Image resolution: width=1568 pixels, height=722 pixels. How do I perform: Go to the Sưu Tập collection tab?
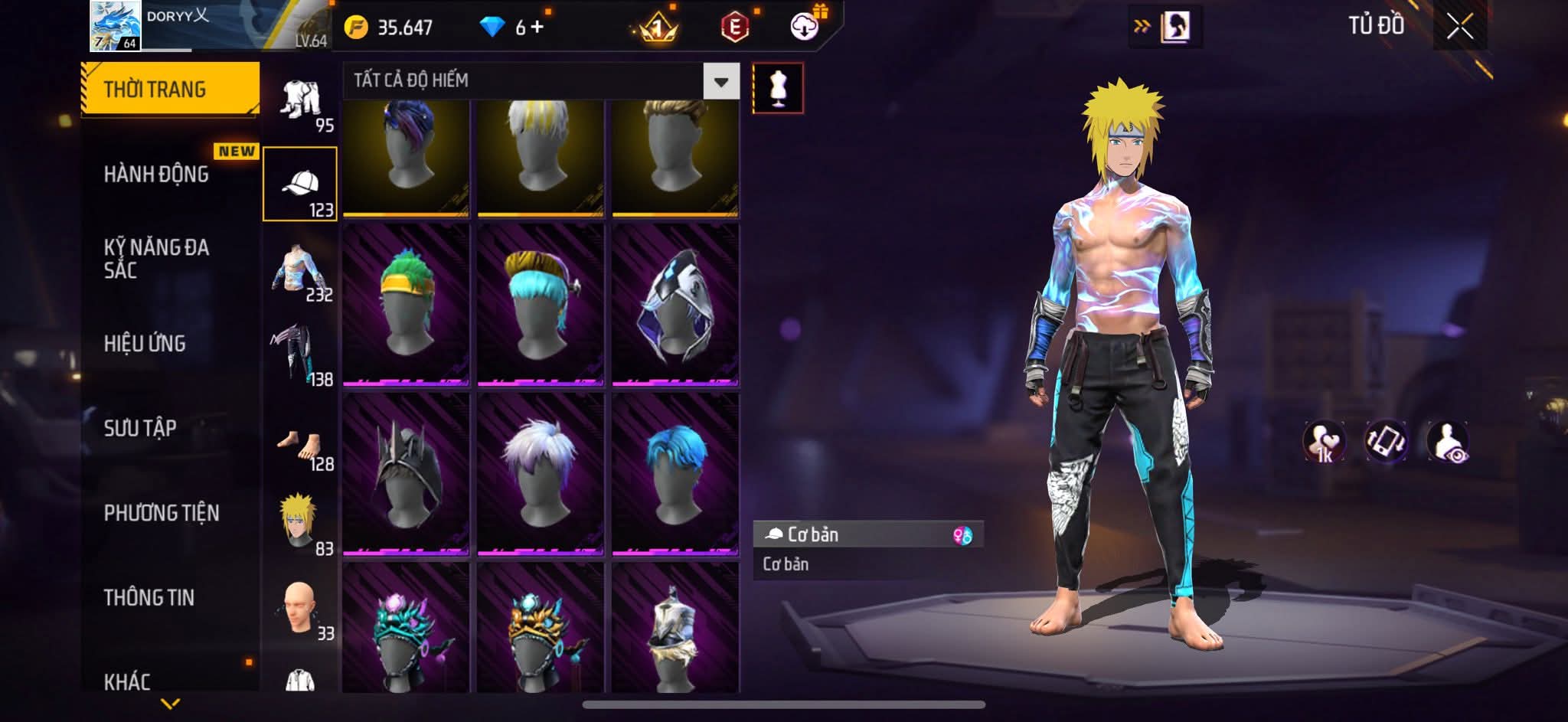click(140, 428)
